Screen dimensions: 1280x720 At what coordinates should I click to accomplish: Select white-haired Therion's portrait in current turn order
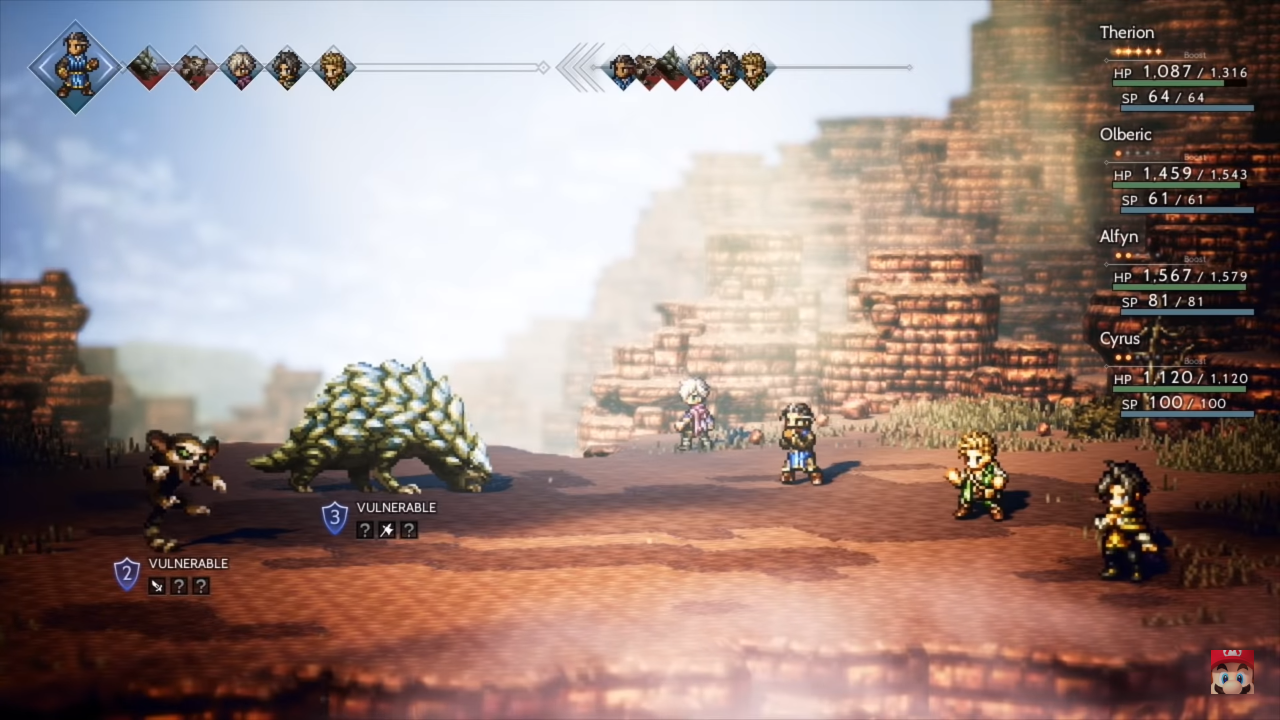coord(241,67)
